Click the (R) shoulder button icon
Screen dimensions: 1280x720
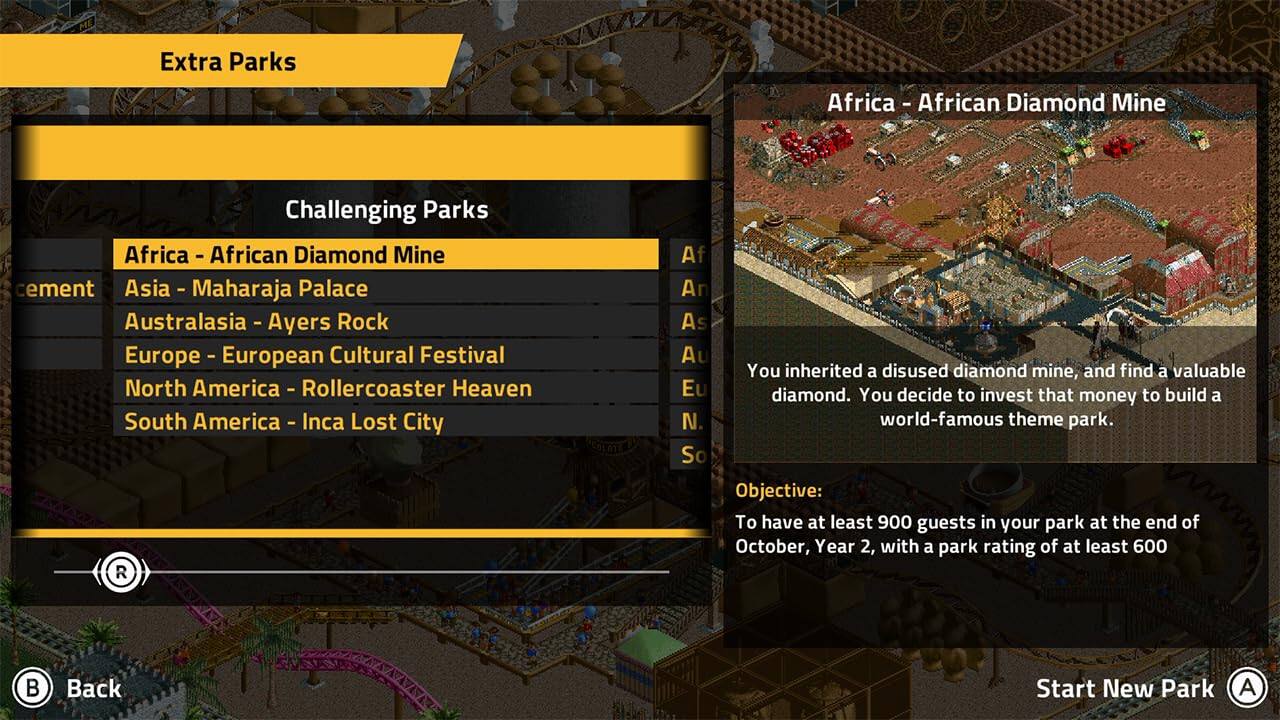(120, 570)
